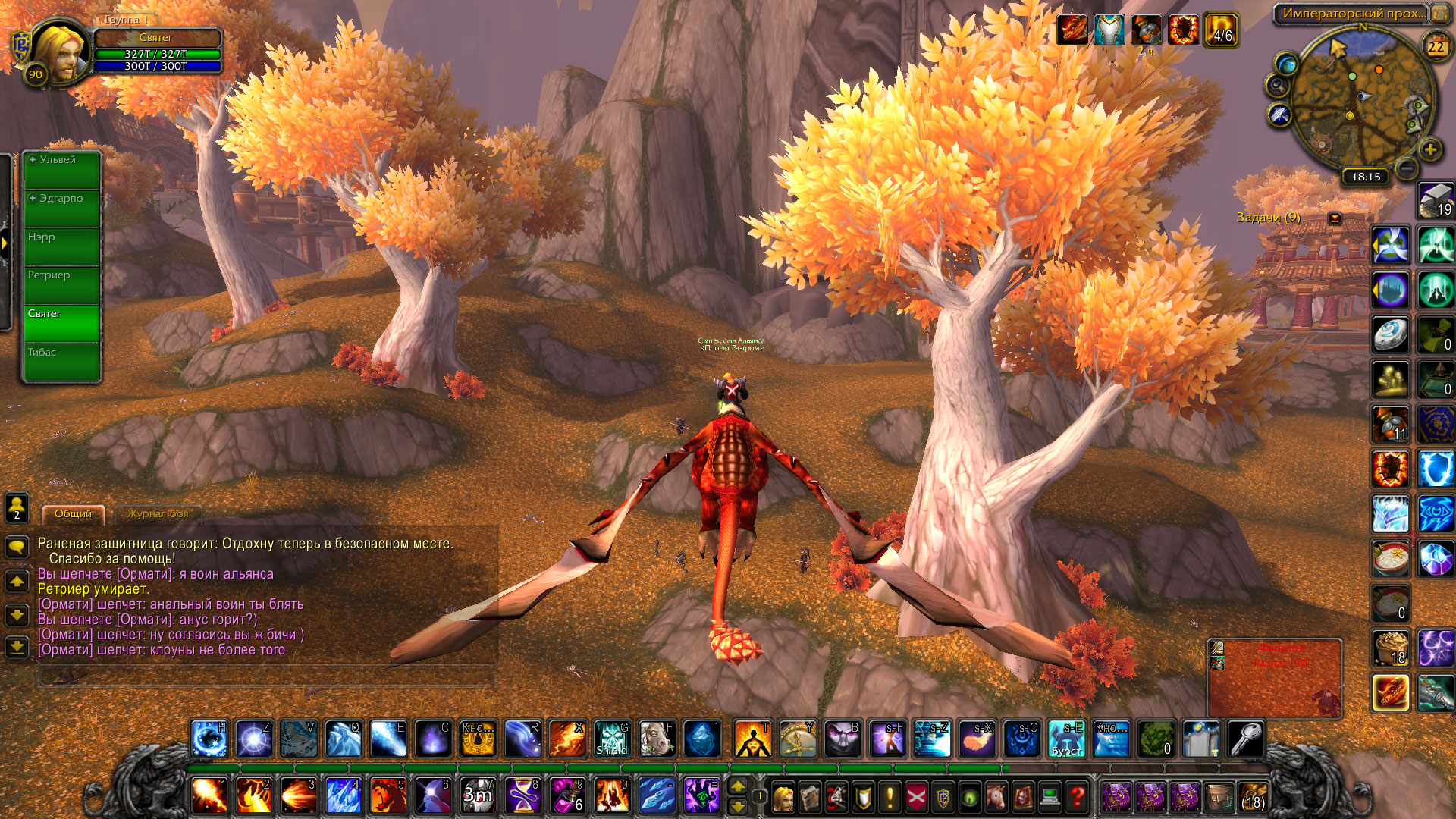Open the calendar showing day 22
The height and width of the screenshot is (819, 1456).
click(1436, 47)
